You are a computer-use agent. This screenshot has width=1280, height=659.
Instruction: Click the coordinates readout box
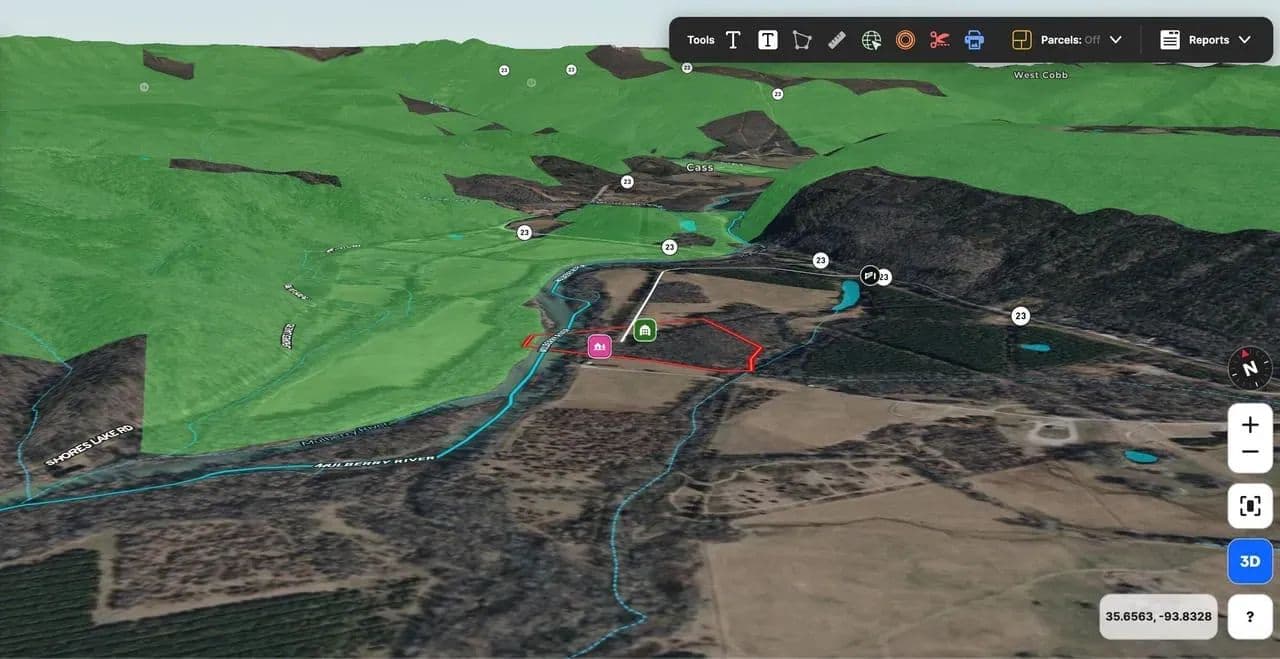coord(1158,617)
